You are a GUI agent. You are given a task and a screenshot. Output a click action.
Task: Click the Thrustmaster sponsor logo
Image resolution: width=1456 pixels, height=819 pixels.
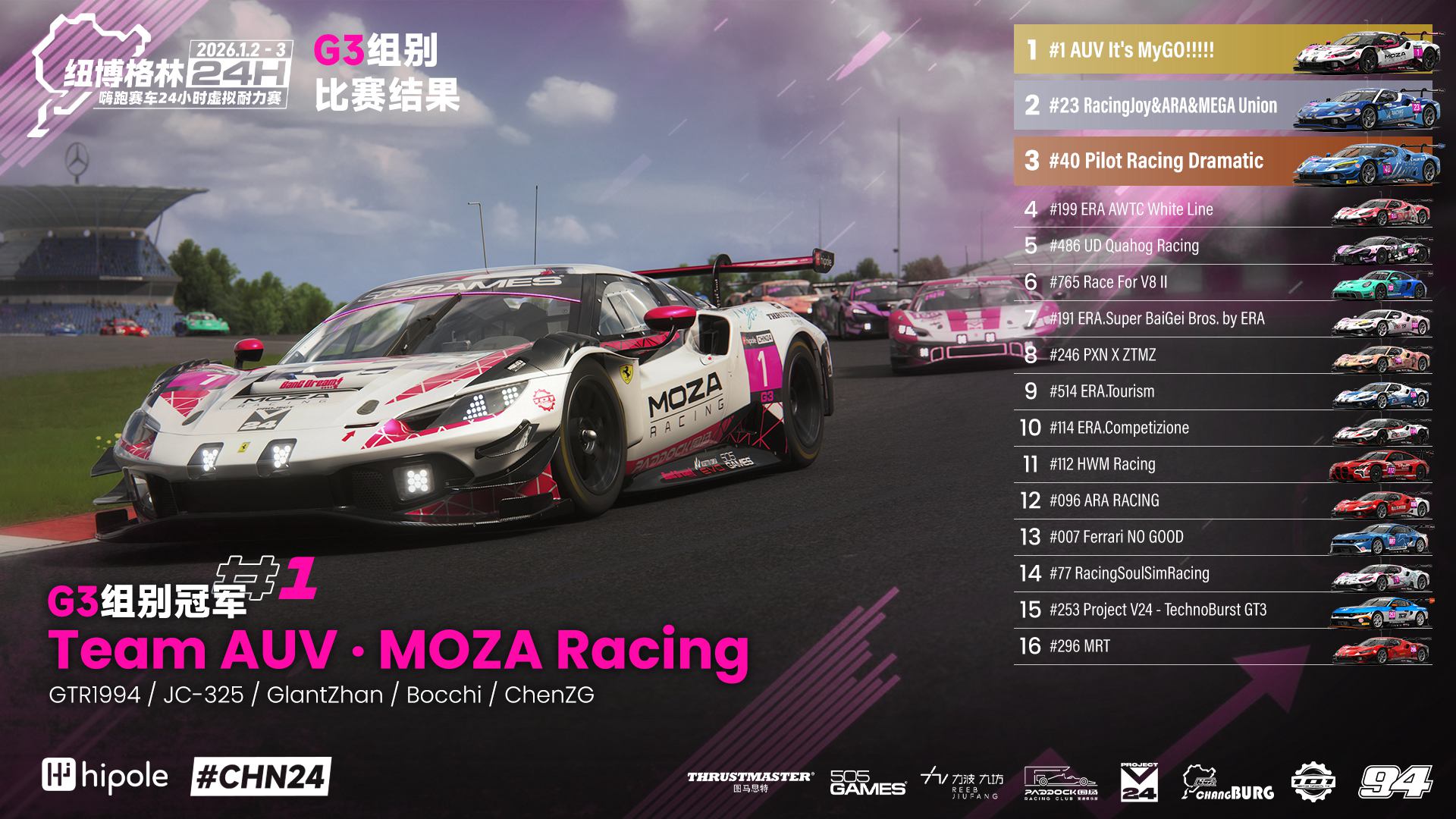tap(750, 781)
